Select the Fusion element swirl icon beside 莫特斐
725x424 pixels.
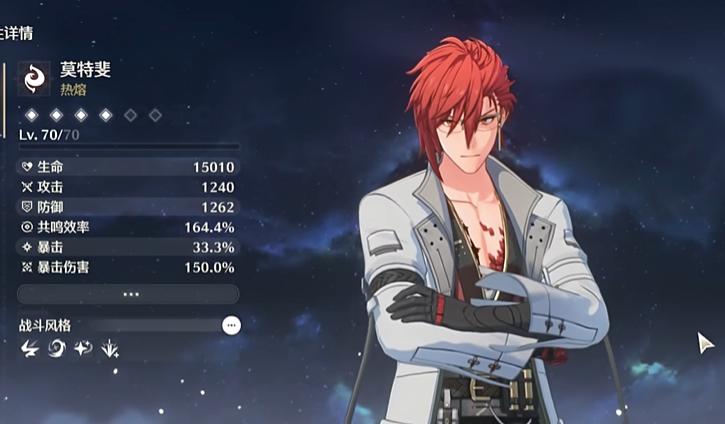(36, 77)
